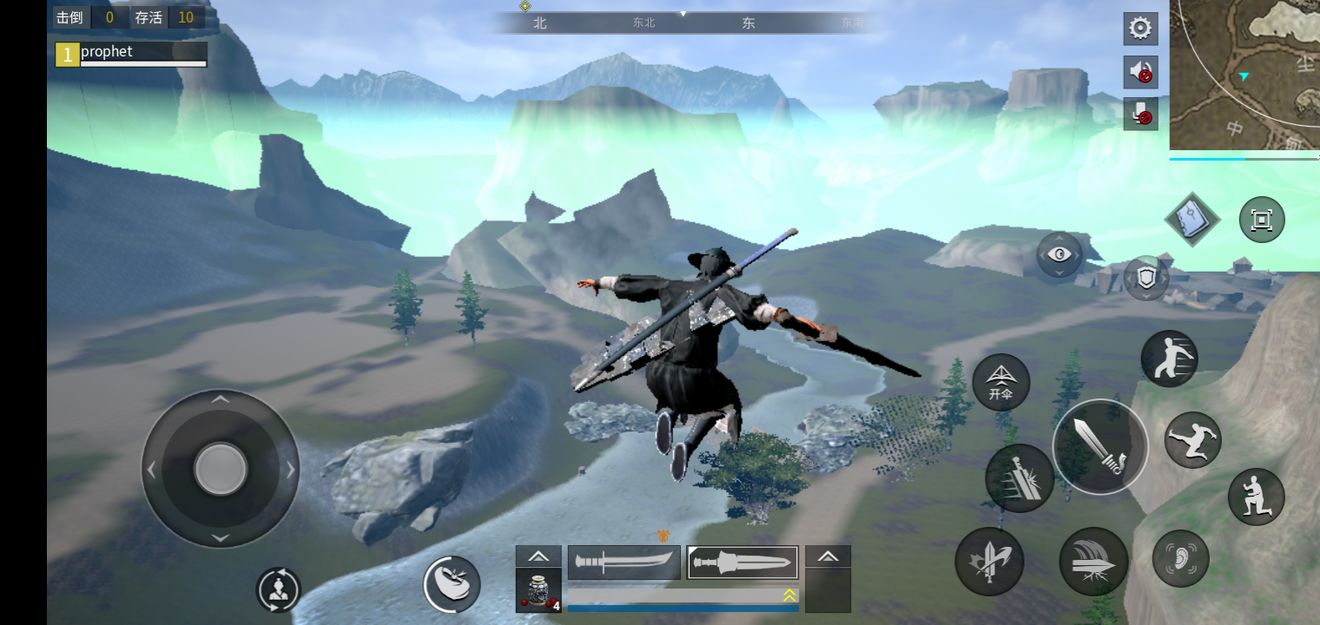Trigger the sword block parry skill
The height and width of the screenshot is (625, 1320).
[x=1019, y=478]
